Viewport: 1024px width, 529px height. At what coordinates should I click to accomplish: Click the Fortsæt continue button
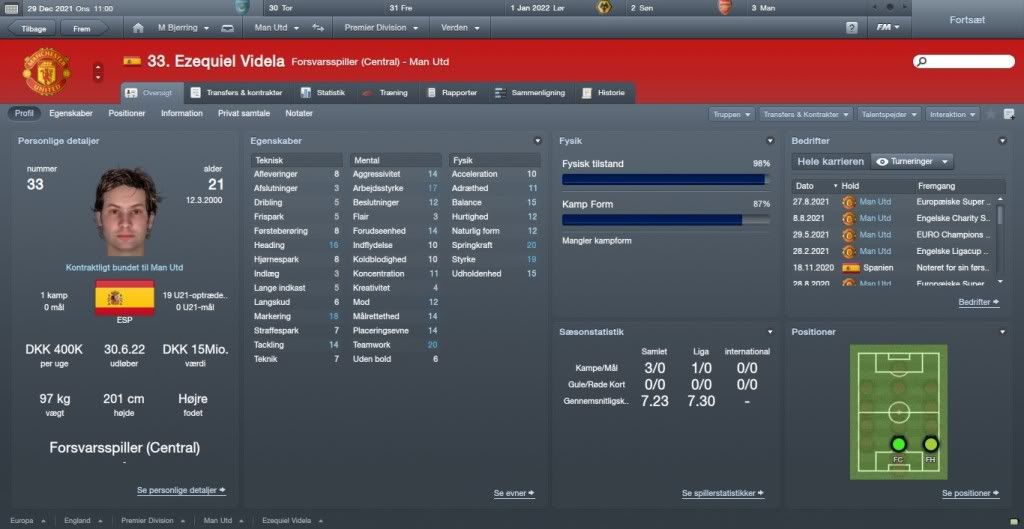966,19
